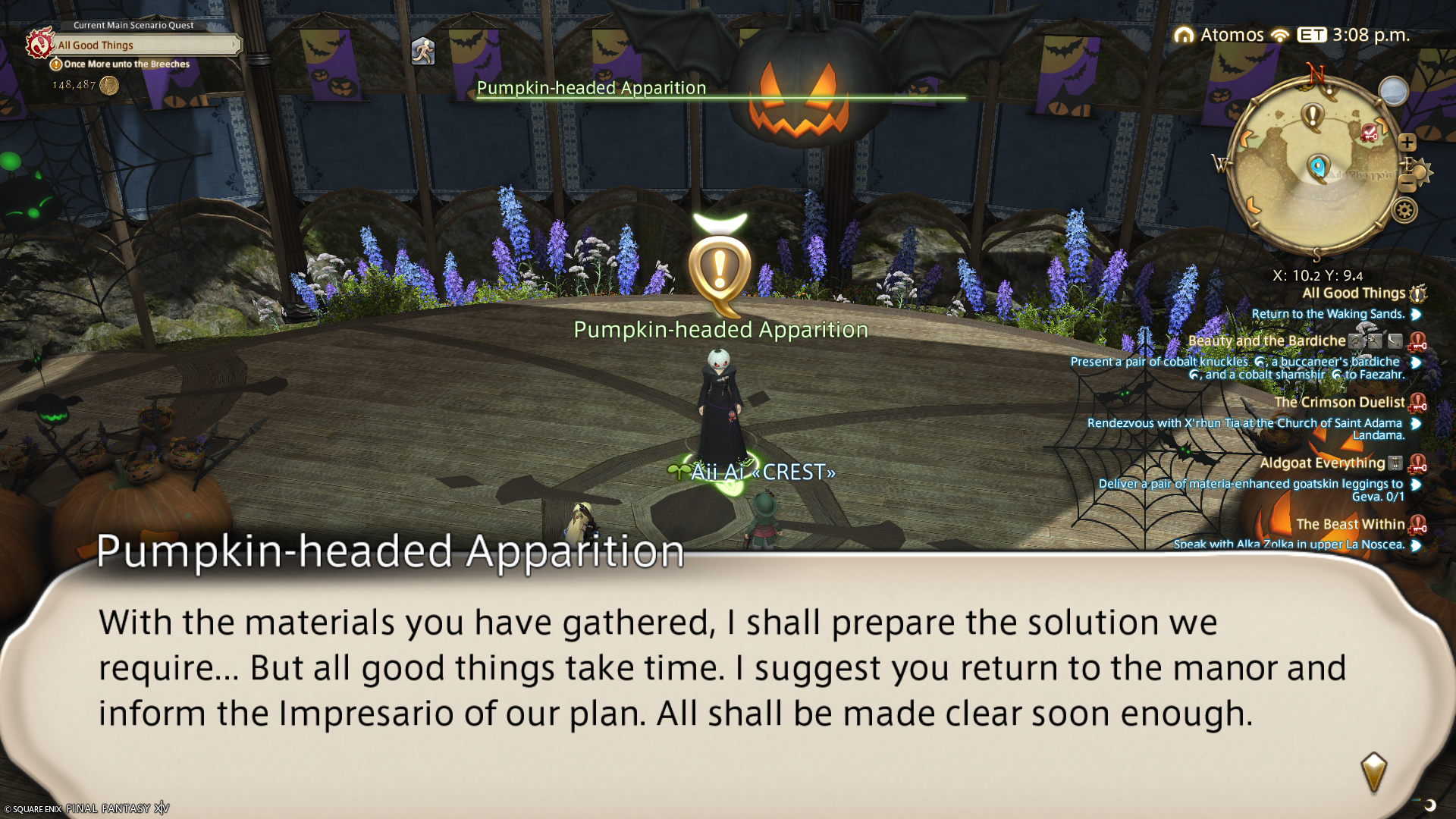Open Aldgoat Everything quest in tracker
This screenshot has width=1456, height=819.
1322,463
